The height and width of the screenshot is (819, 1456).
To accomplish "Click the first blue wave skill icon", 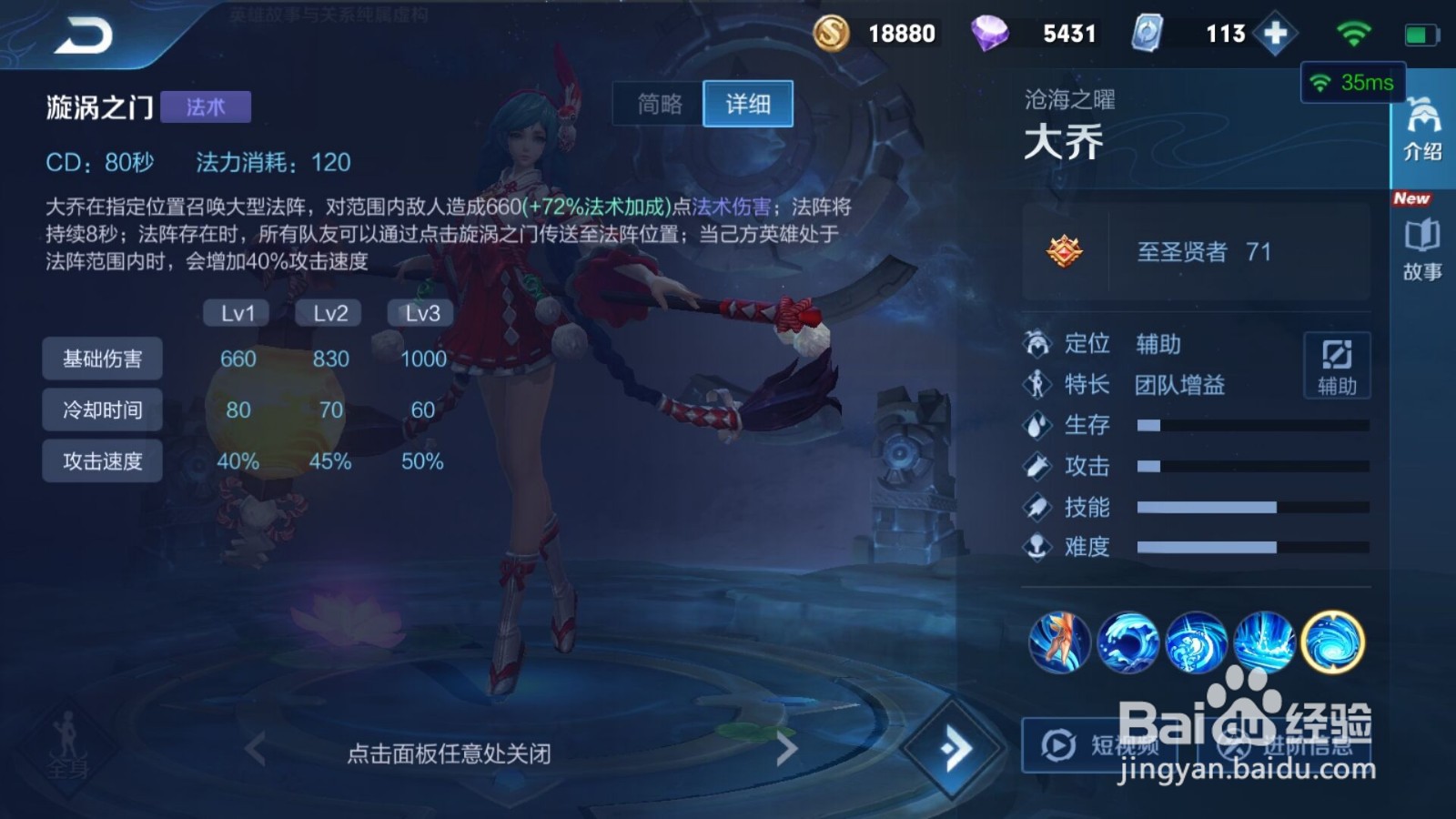I will pos(1128,642).
